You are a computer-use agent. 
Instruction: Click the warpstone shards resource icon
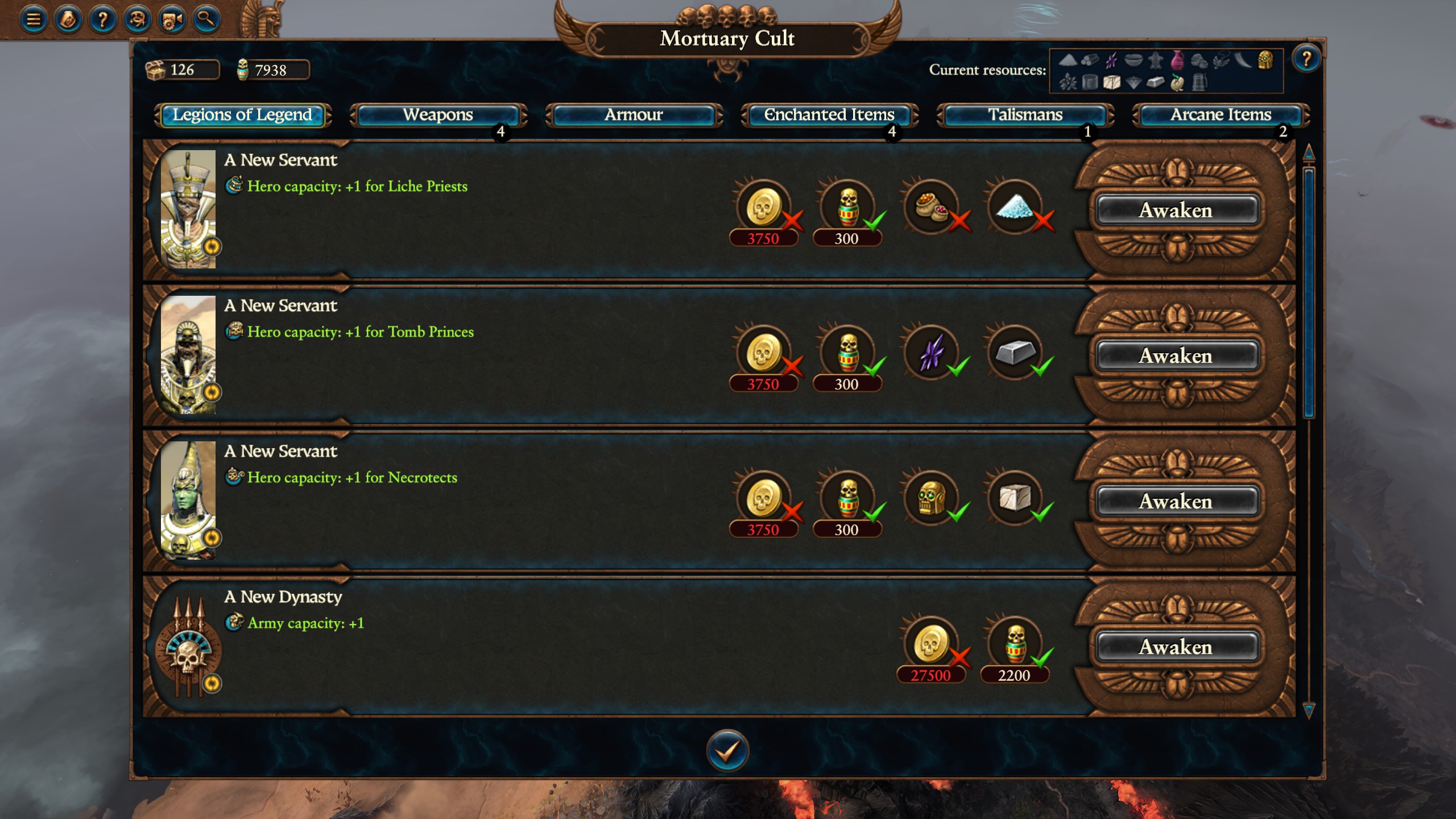click(x=1111, y=61)
